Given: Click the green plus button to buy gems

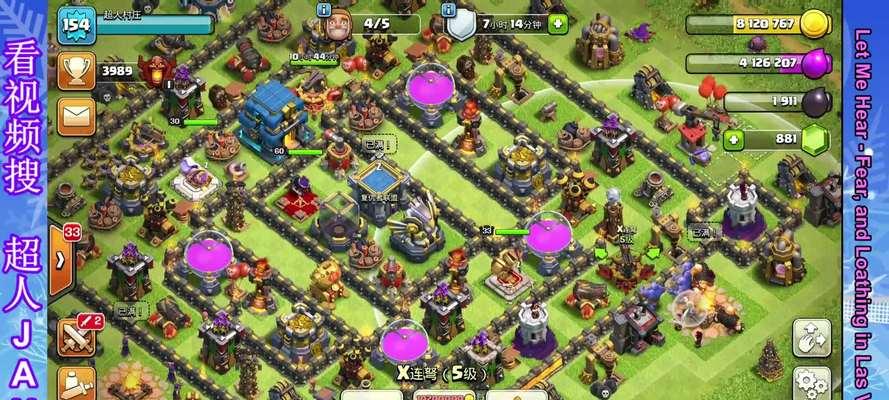Looking at the screenshot, I should click(735, 139).
